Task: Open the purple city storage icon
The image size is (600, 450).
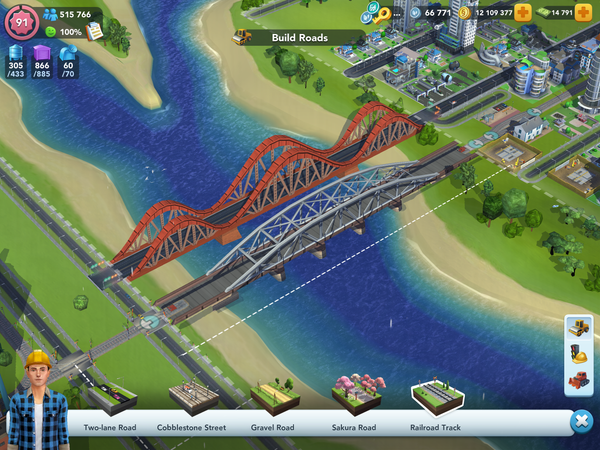Action: [42, 54]
